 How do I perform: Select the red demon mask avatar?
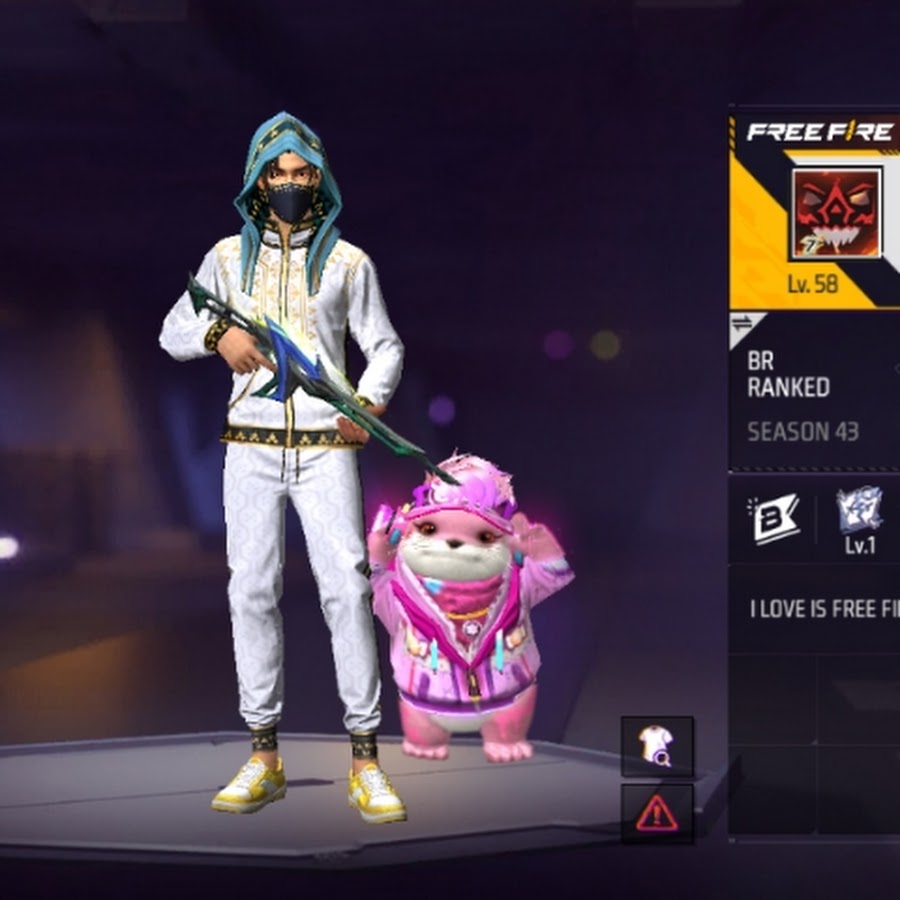[836, 213]
